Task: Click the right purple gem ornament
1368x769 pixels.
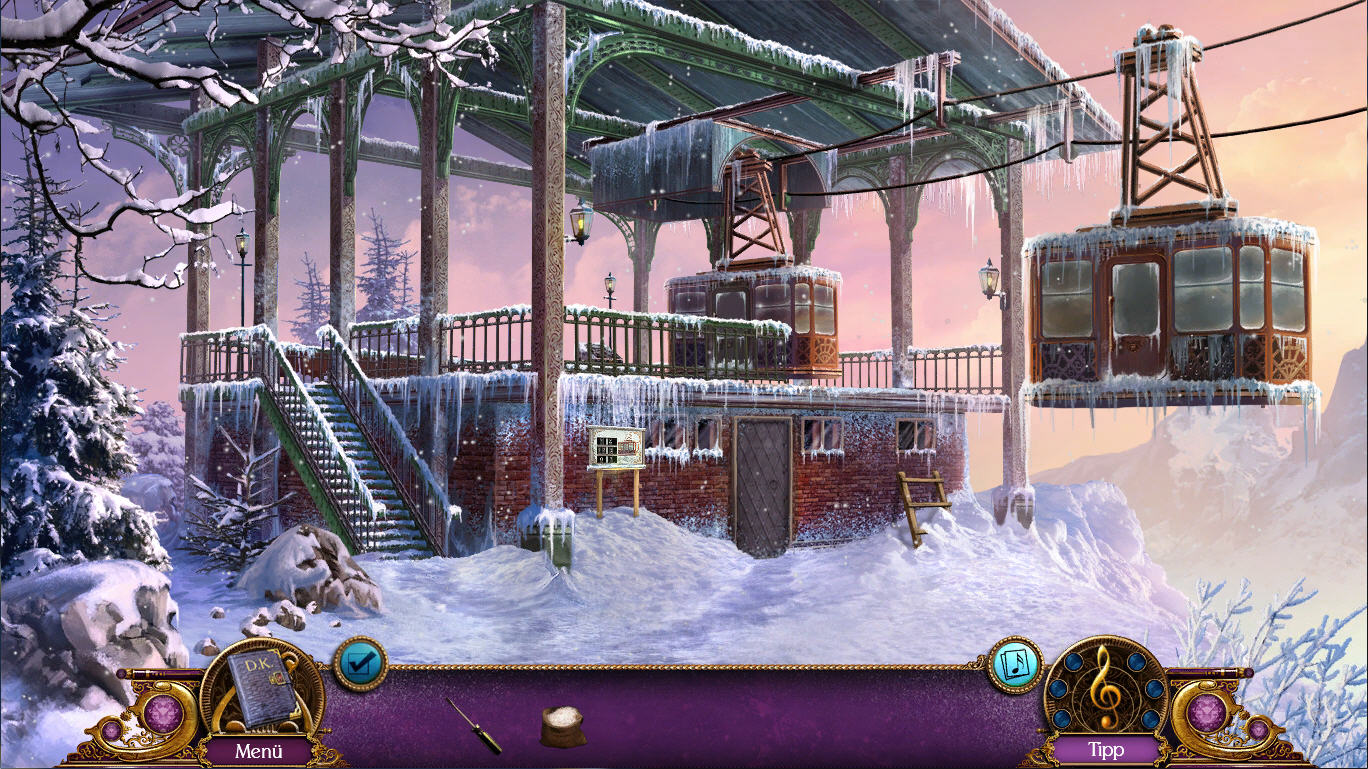Action: click(x=1207, y=714)
